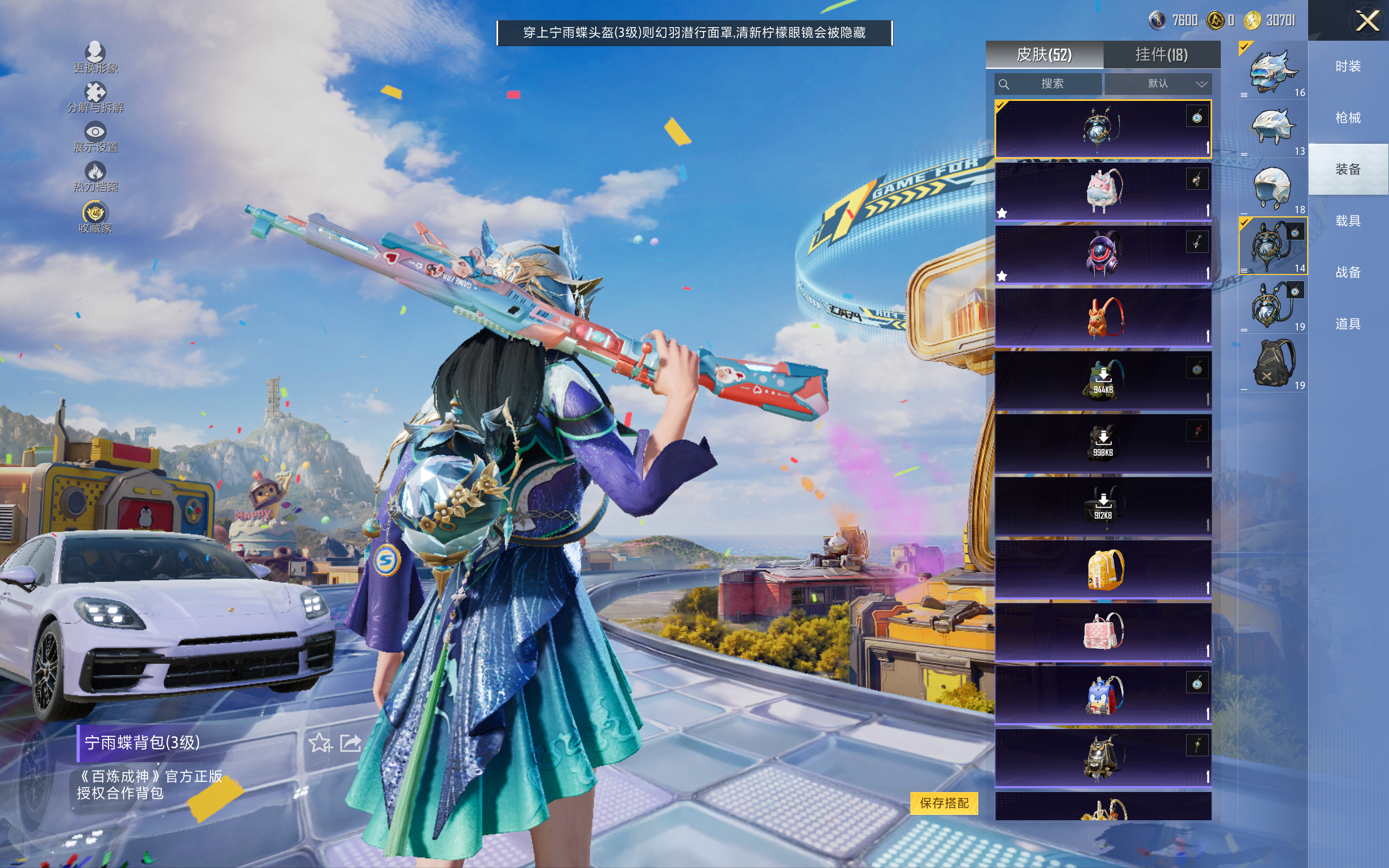
Task: Open the 收藏家 collector badge
Action: [x=95, y=217]
